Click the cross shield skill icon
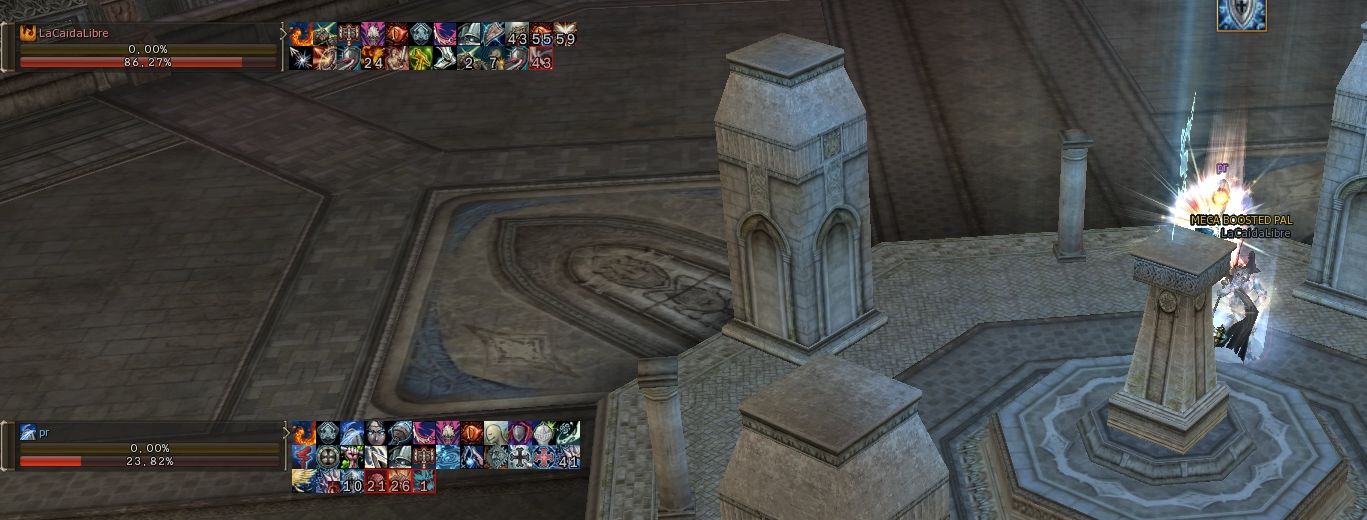The width and height of the screenshot is (1367, 520). click(x=1241, y=14)
